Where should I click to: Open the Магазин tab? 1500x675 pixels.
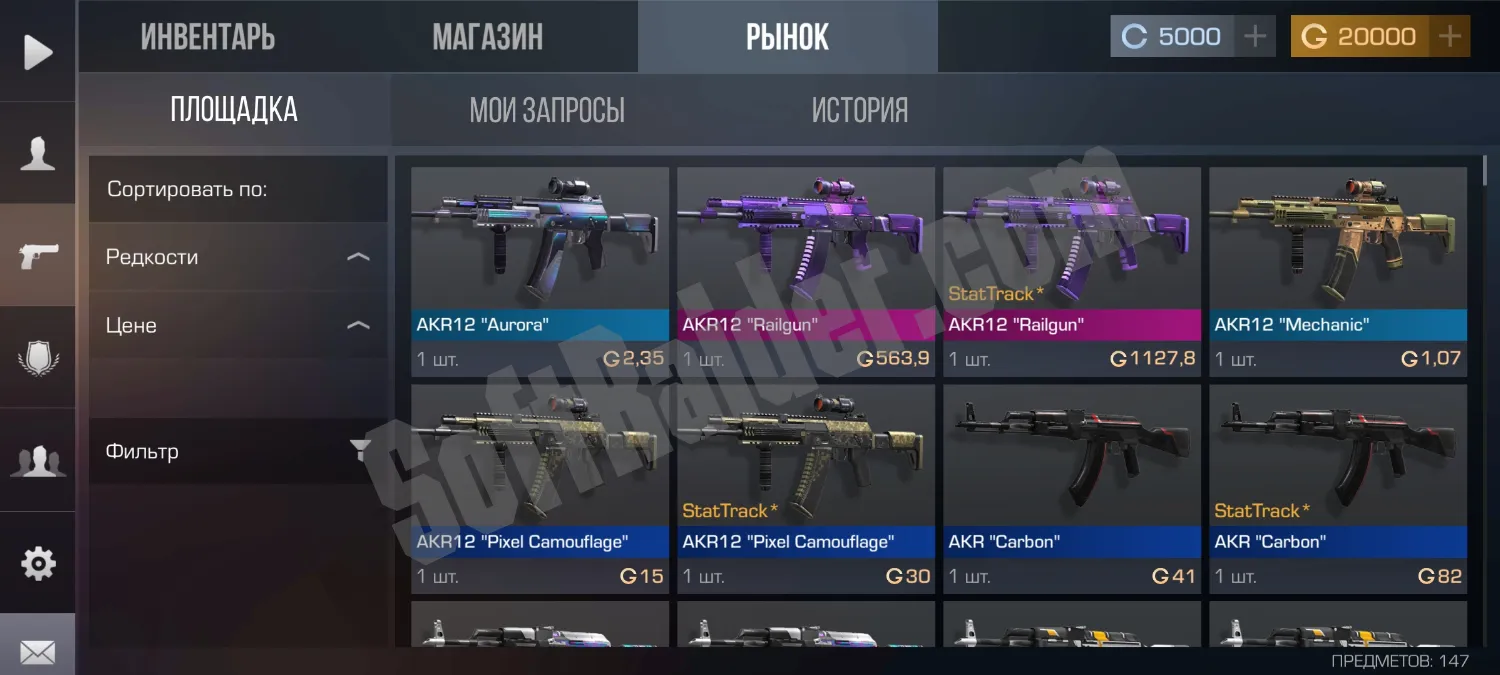488,37
